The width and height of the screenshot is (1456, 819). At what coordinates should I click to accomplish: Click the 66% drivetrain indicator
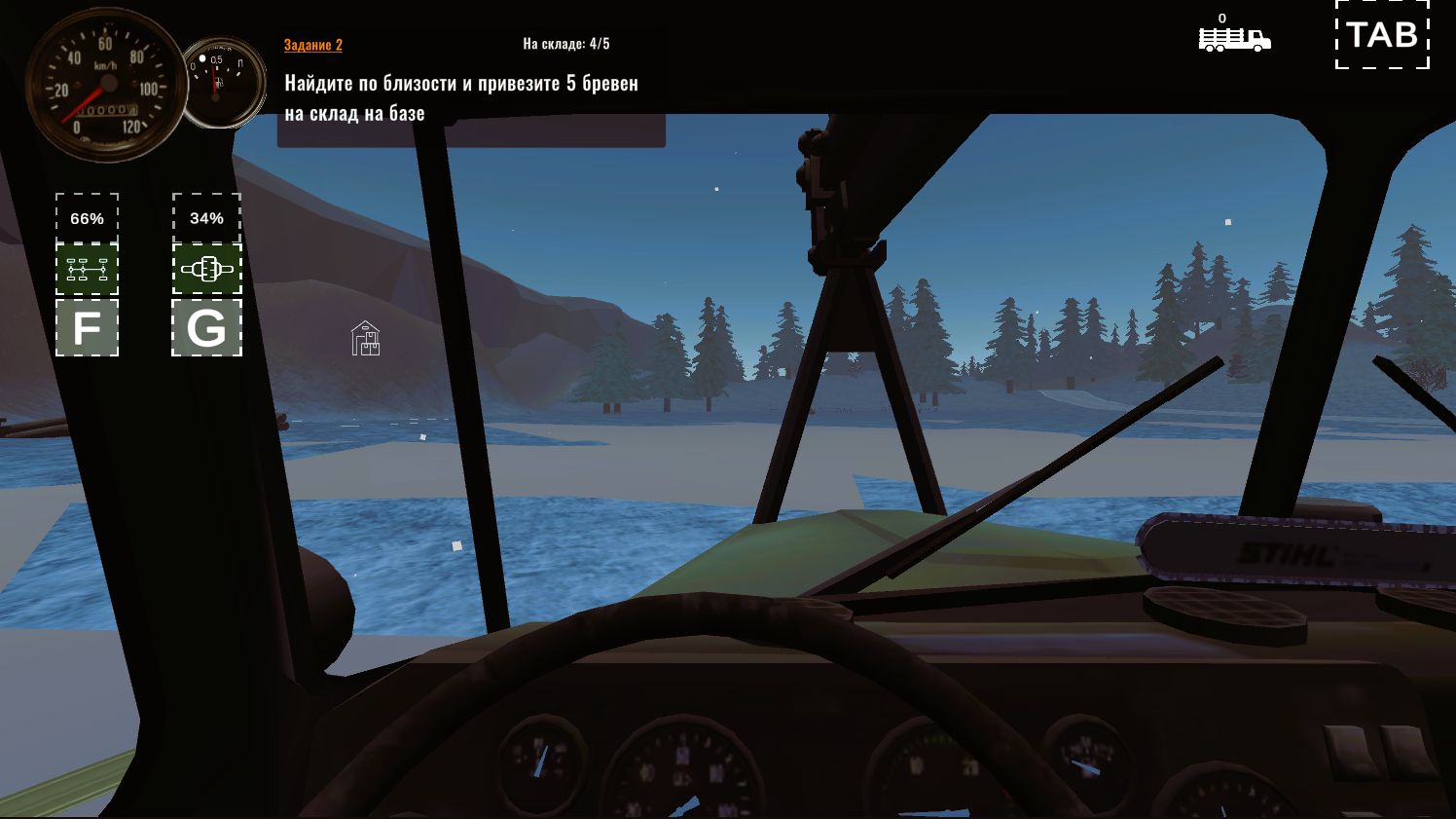87,219
